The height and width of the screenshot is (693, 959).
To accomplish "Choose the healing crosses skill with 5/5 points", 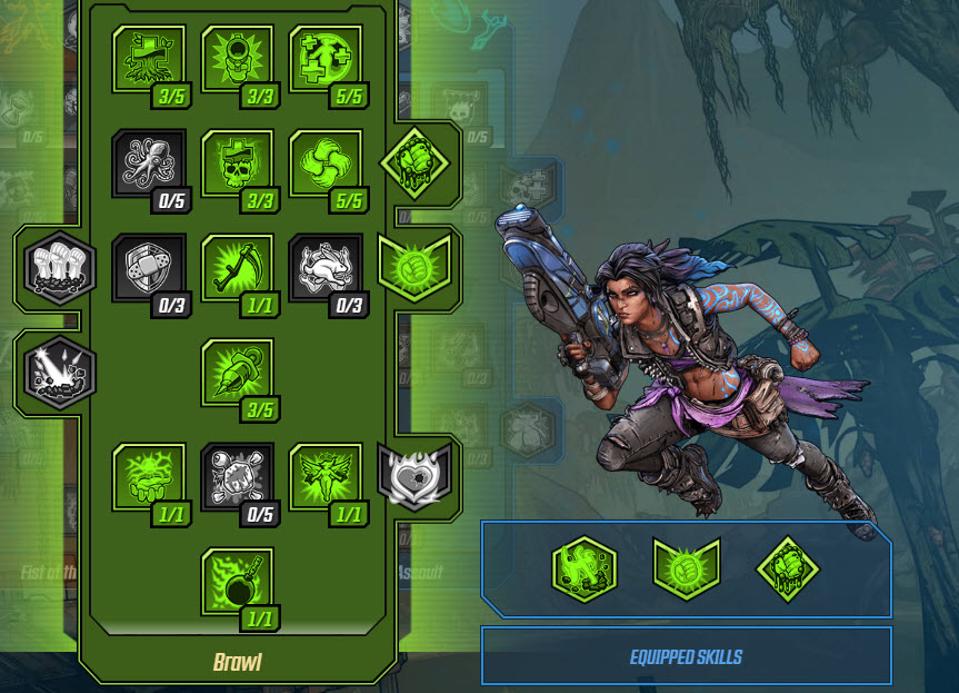I will click(326, 59).
